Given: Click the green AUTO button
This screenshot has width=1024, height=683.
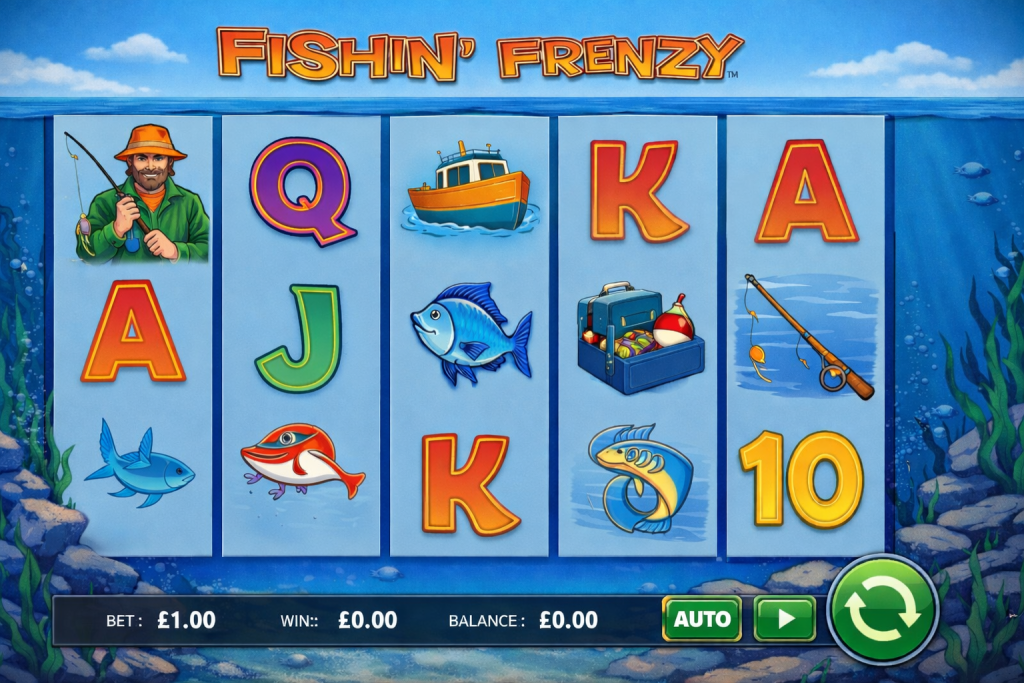Looking at the screenshot, I should coord(701,619).
